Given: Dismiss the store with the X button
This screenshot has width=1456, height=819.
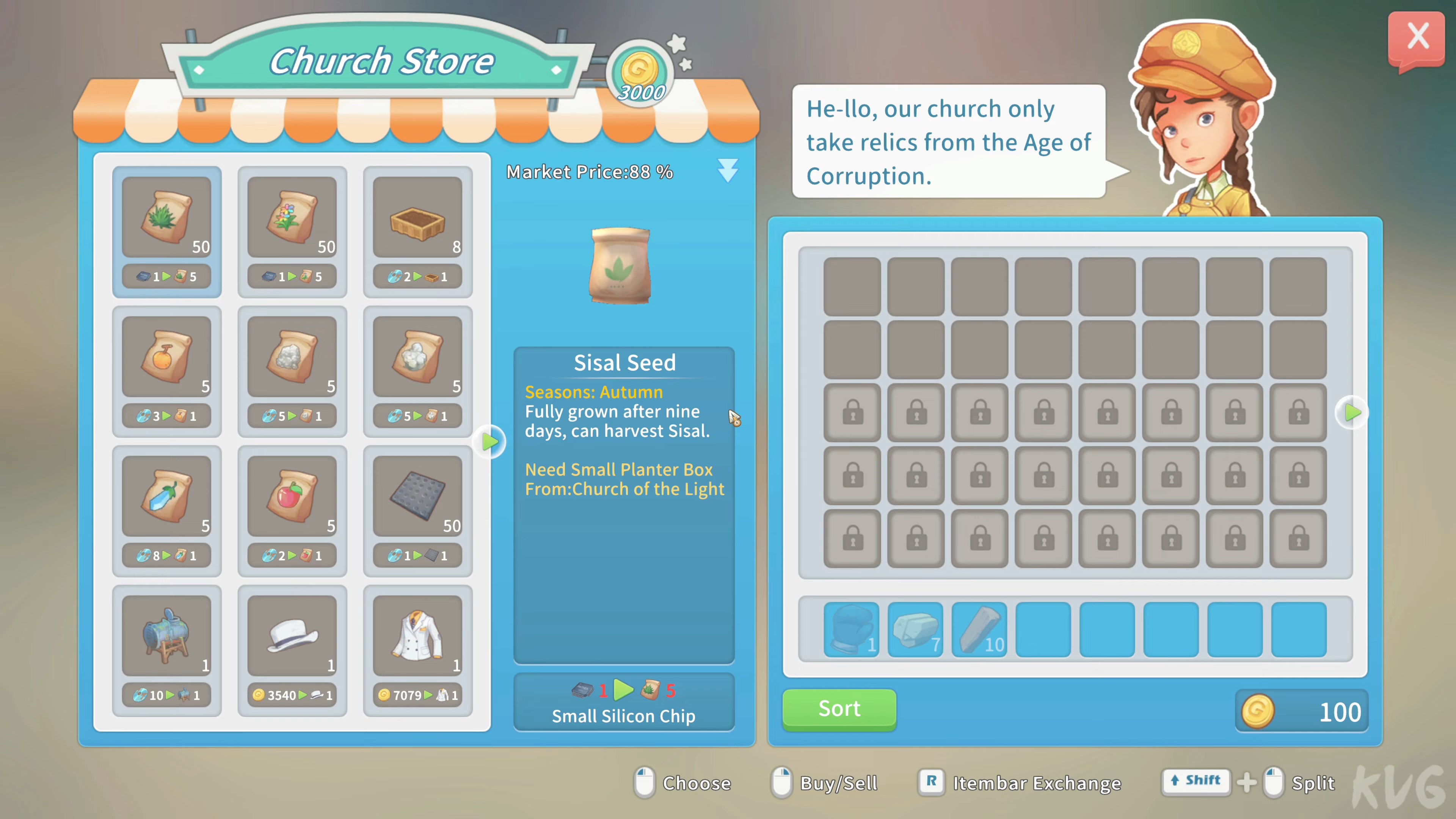Looking at the screenshot, I should (x=1418, y=36).
